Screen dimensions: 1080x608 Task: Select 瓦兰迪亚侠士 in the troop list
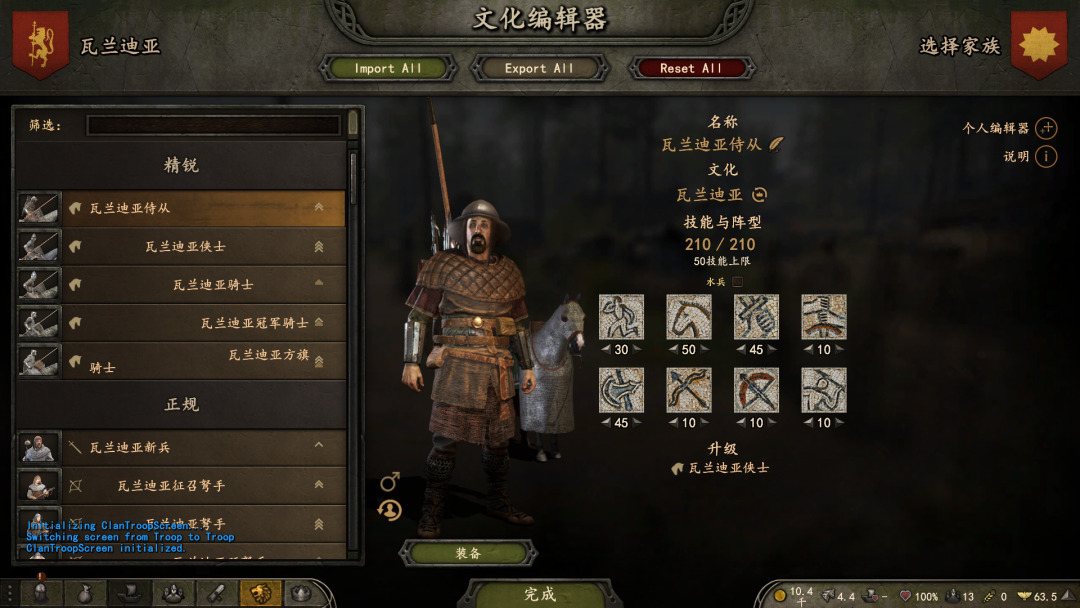pyautogui.click(x=185, y=246)
